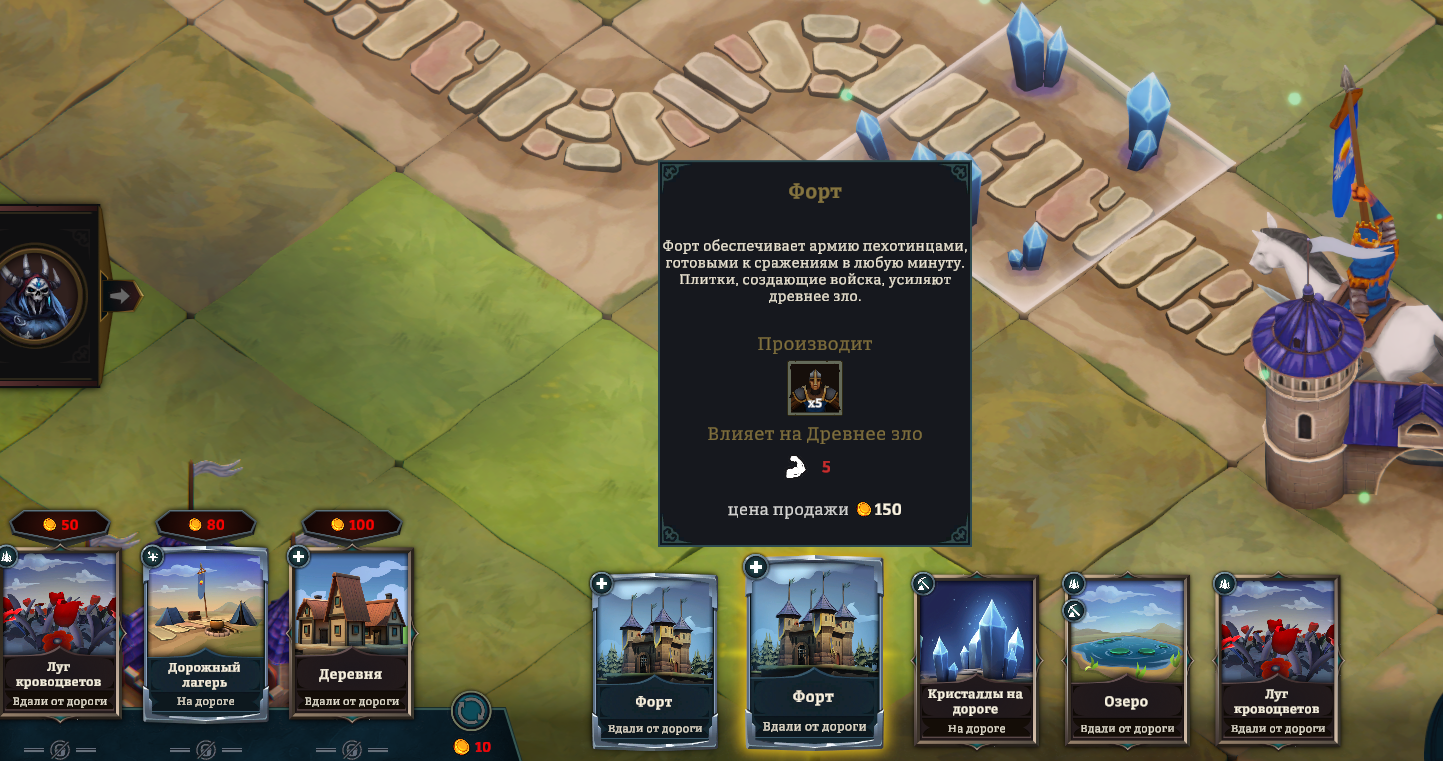
Task: Click the infantry x5 unit icon in tooltip
Action: point(815,388)
